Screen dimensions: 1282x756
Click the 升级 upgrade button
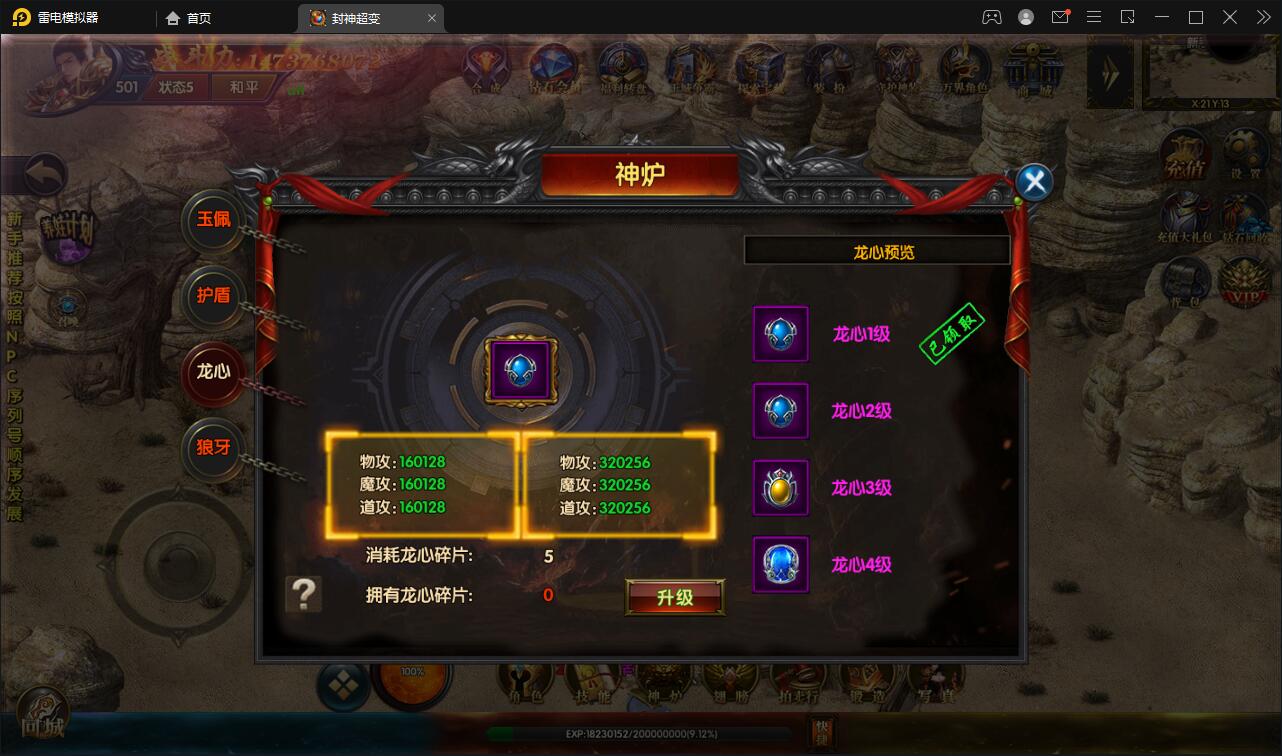pyautogui.click(x=675, y=597)
